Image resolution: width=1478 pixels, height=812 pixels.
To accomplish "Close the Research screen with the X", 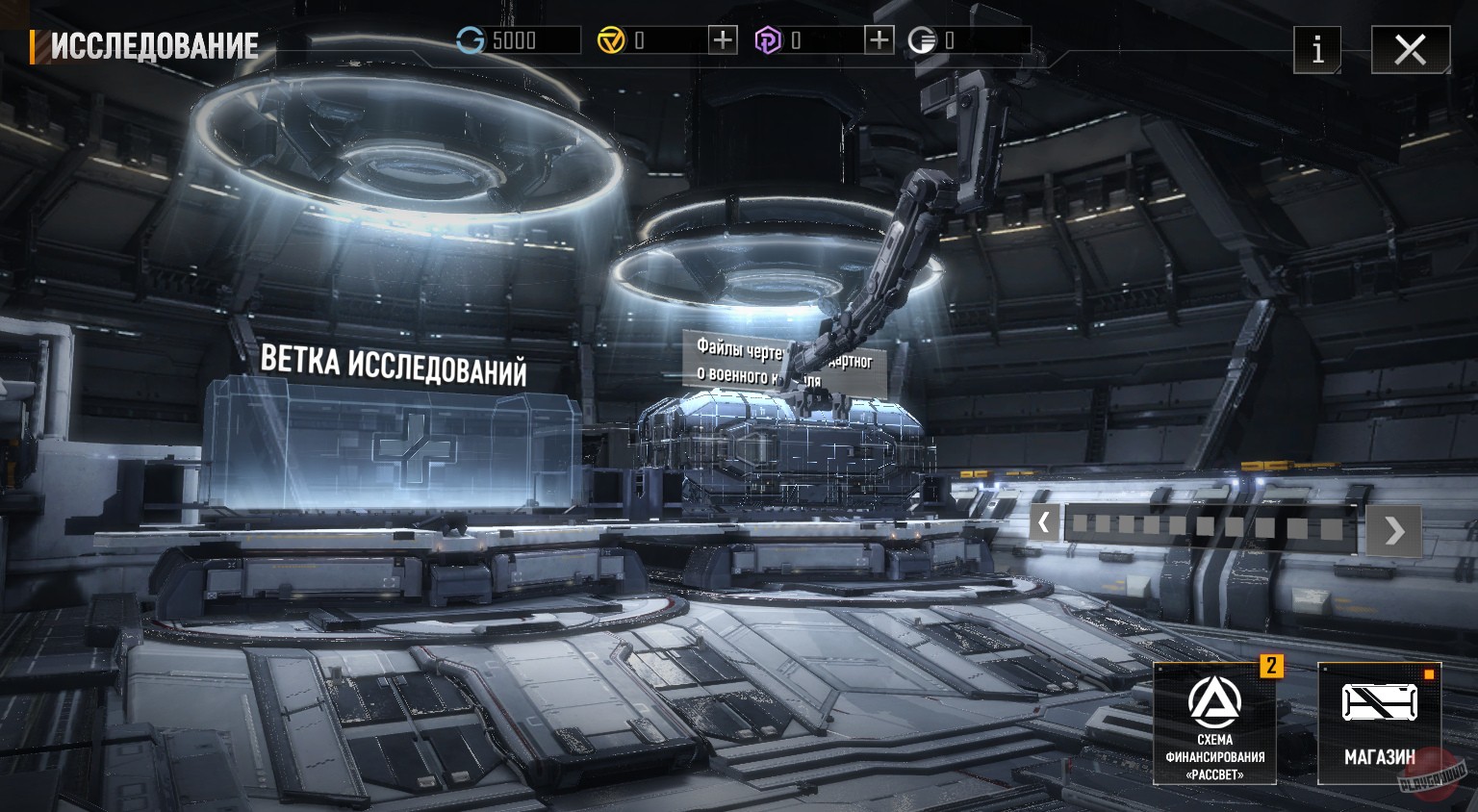I will point(1410,49).
